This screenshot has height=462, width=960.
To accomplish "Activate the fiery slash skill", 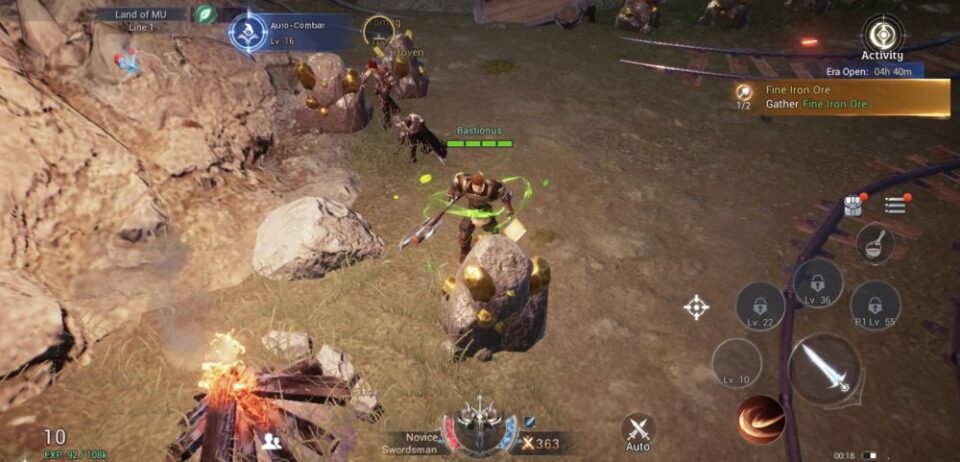I will coord(761,420).
